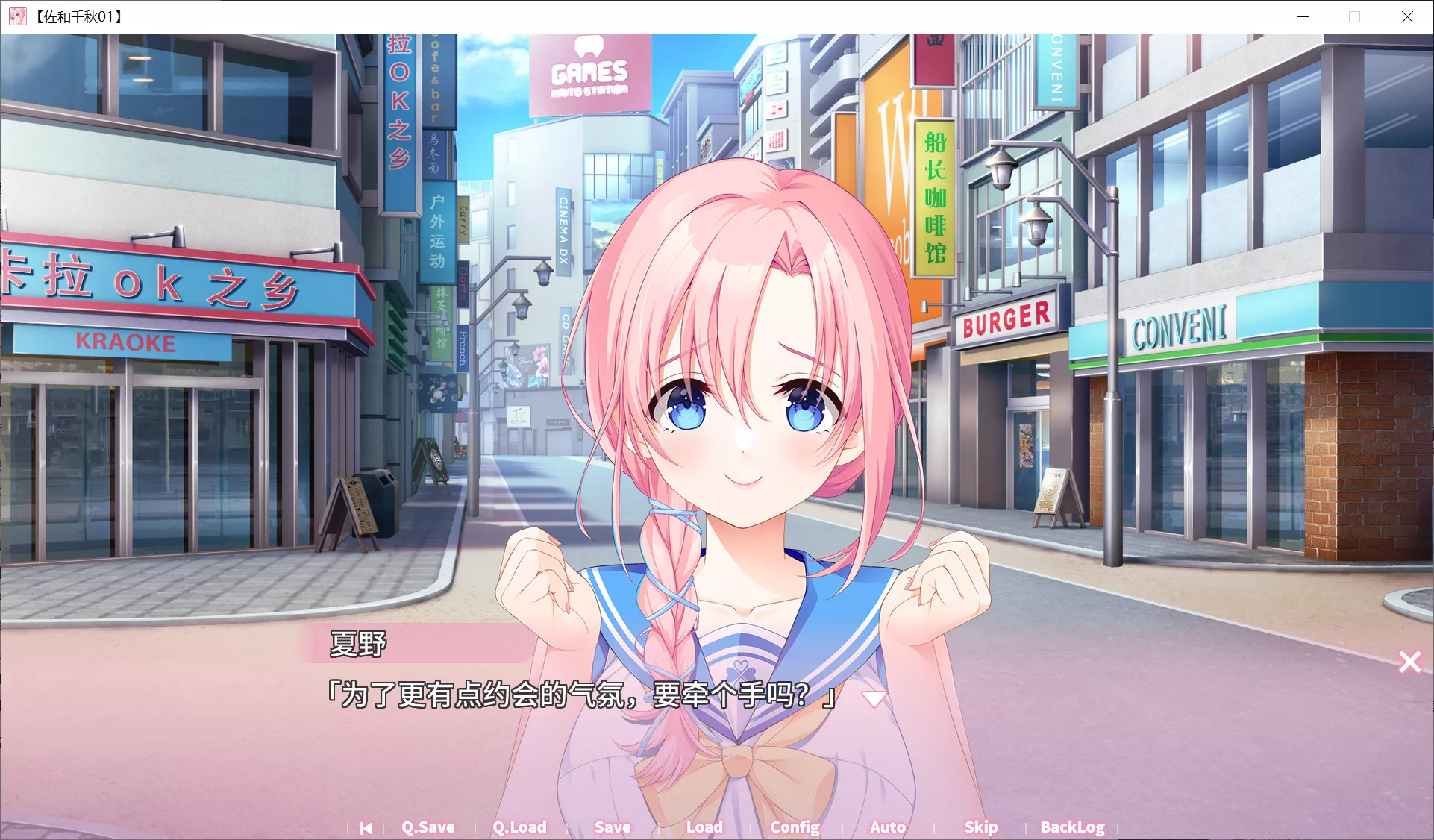Perform a quick save with Q.Save
Image resolution: width=1434 pixels, height=840 pixels.
pos(428,827)
